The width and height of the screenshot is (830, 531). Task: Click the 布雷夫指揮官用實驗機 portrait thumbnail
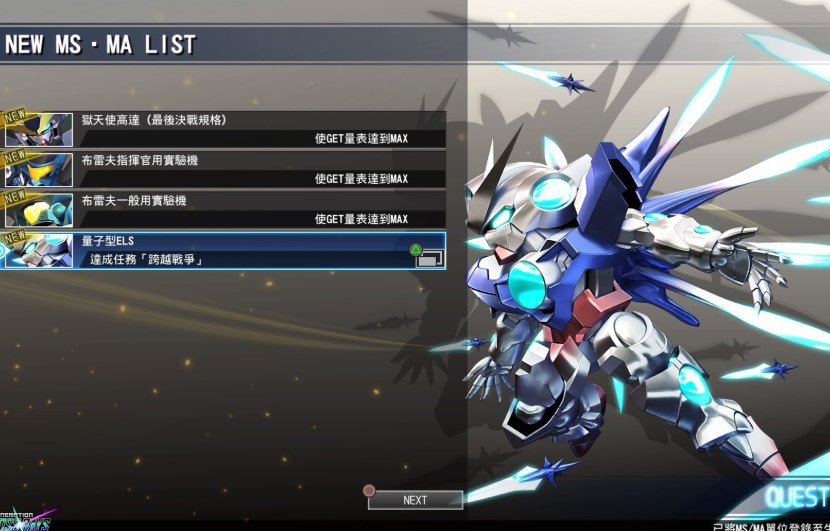[x=39, y=170]
